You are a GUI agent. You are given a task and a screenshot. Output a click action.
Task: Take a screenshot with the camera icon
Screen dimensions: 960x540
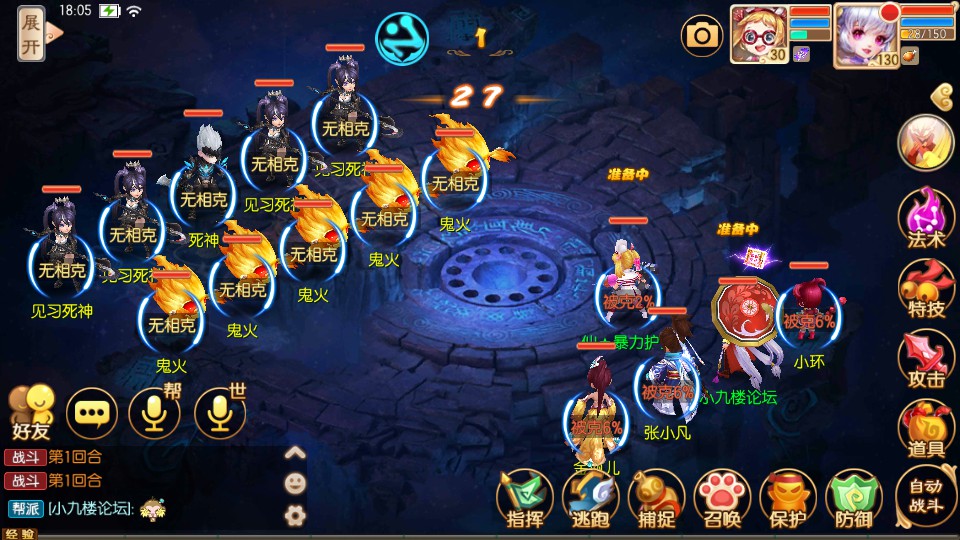702,37
